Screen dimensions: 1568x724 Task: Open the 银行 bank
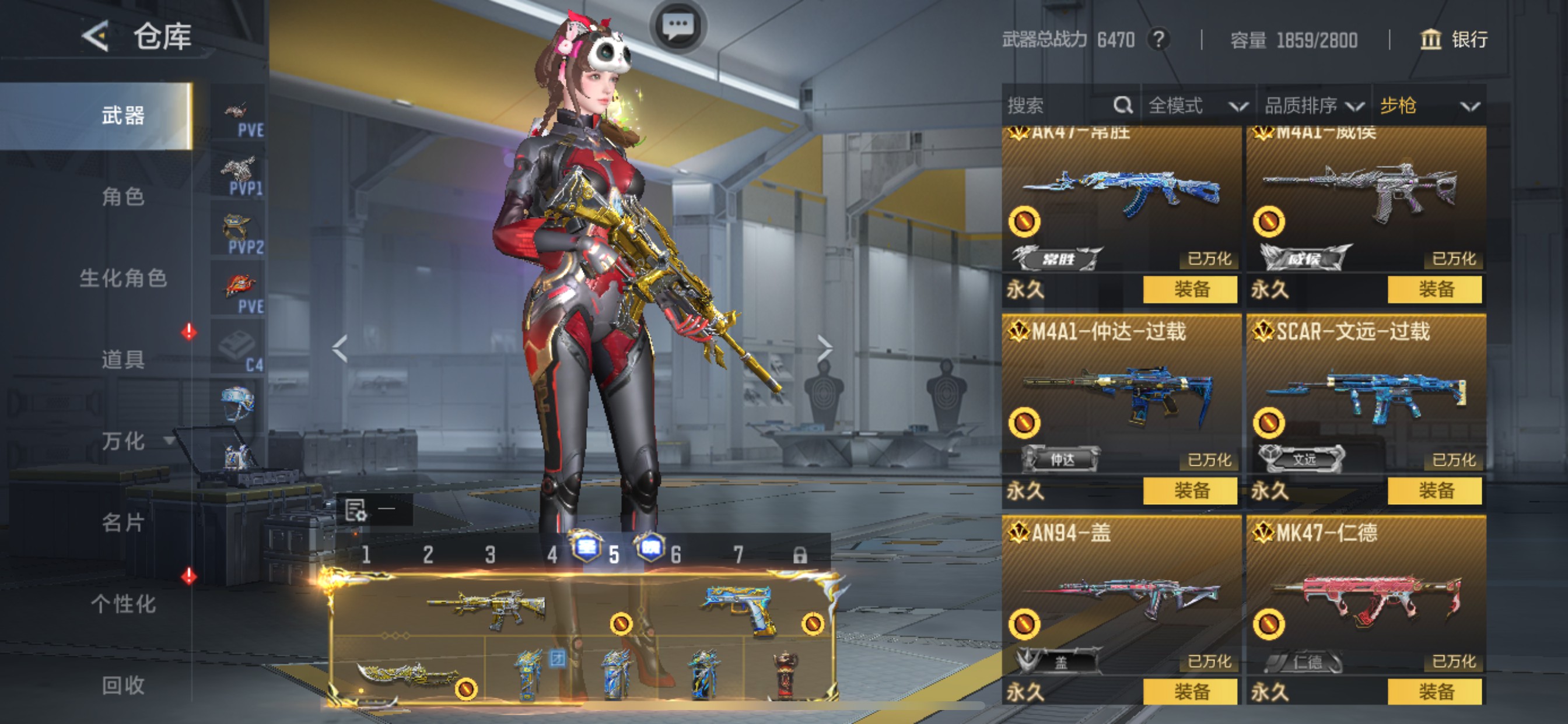(1454, 40)
